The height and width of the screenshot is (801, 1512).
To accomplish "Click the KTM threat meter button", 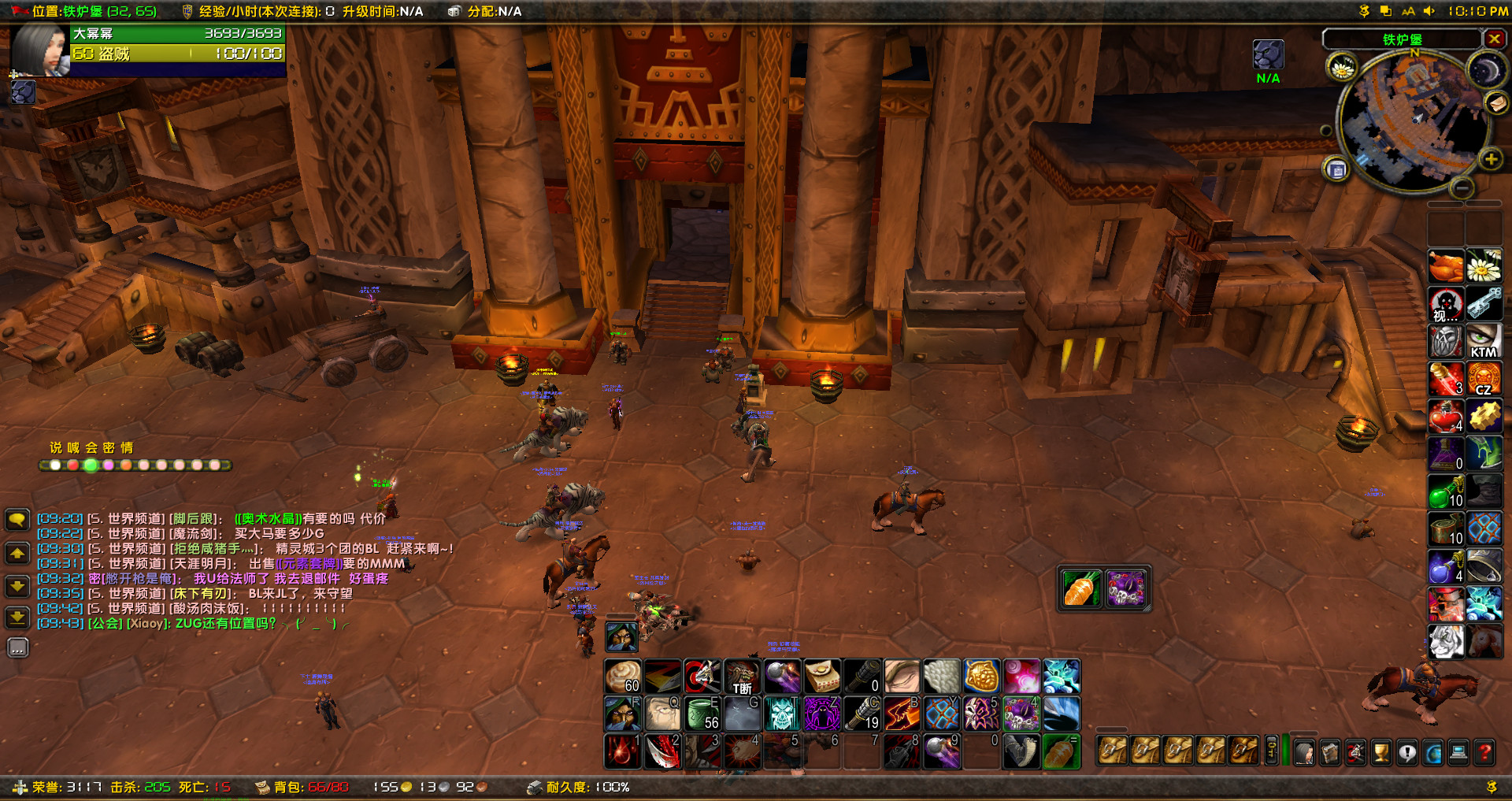I will pyautogui.click(x=1484, y=343).
